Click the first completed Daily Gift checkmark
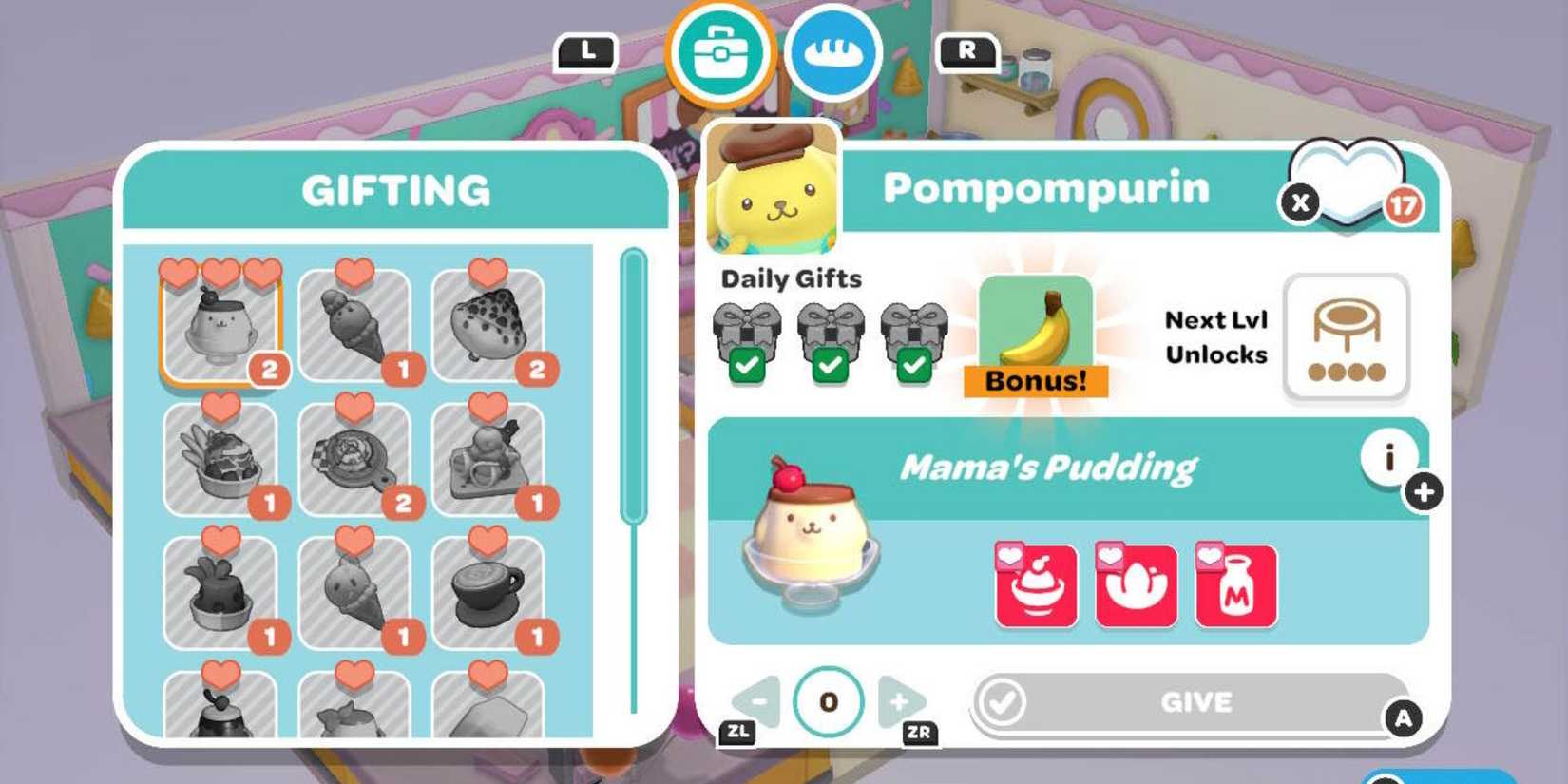The image size is (1568, 784). click(750, 365)
